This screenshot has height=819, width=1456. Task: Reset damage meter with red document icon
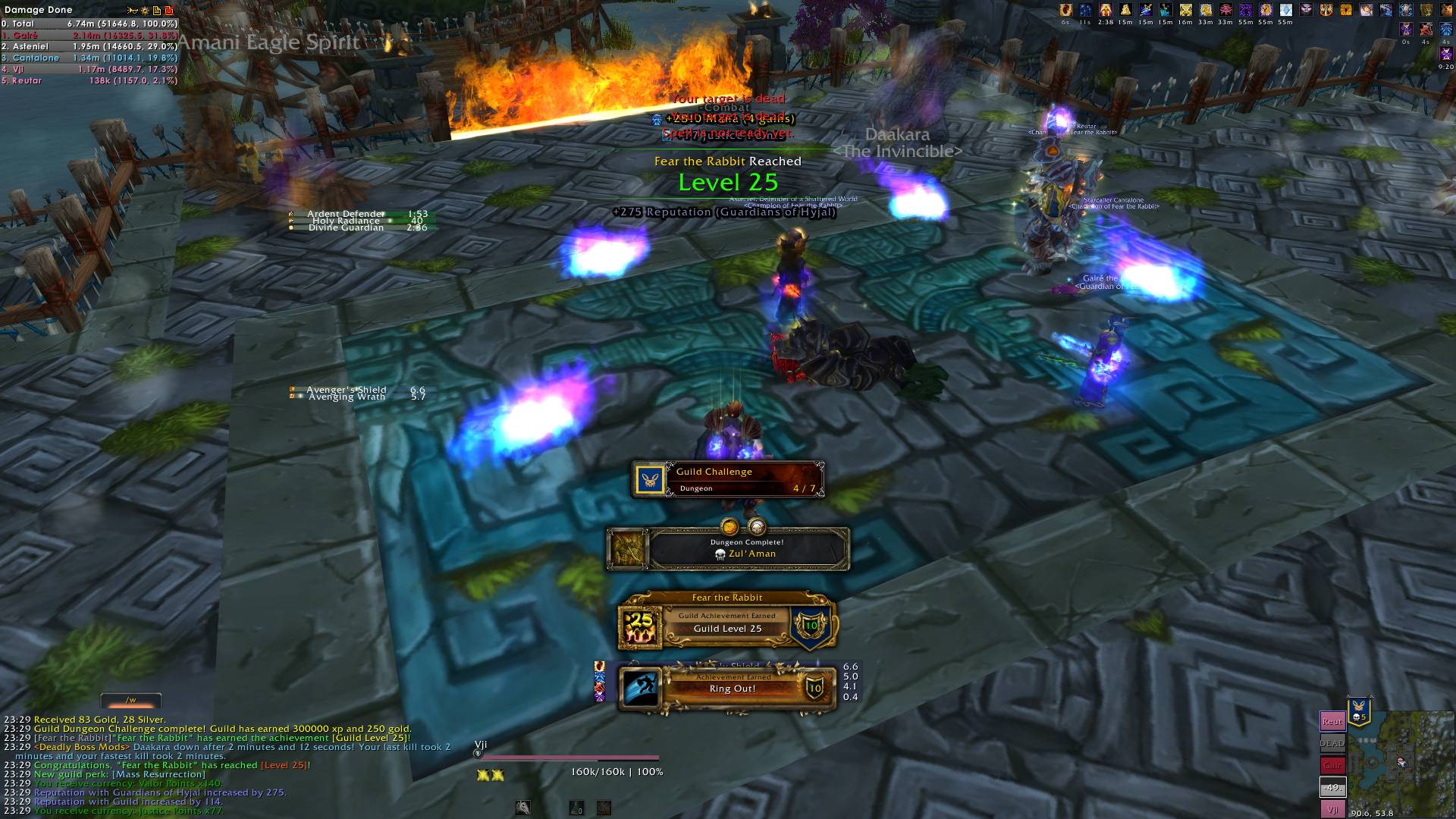pyautogui.click(x=168, y=10)
